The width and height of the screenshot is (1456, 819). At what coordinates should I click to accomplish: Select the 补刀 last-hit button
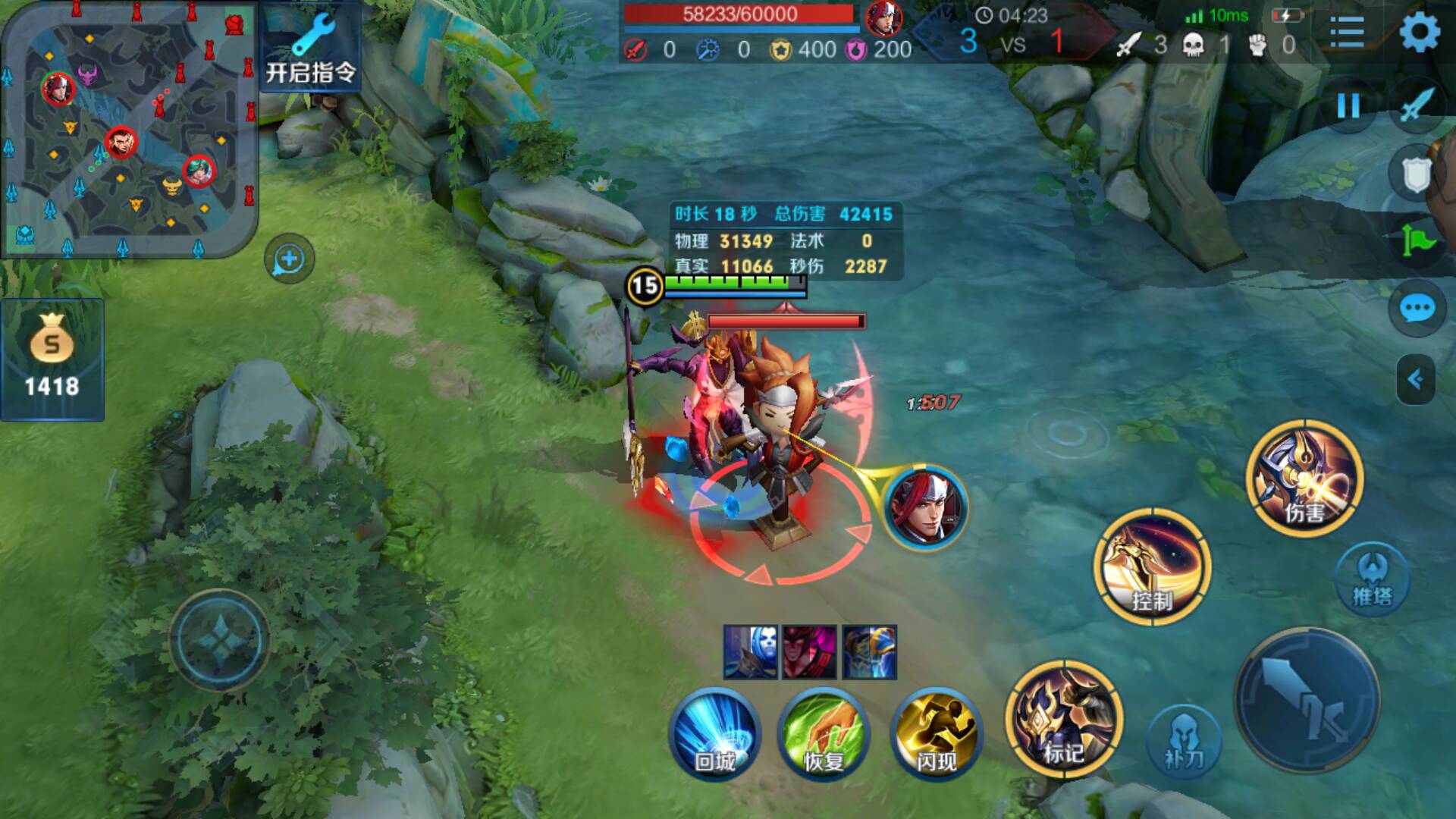(x=1183, y=739)
